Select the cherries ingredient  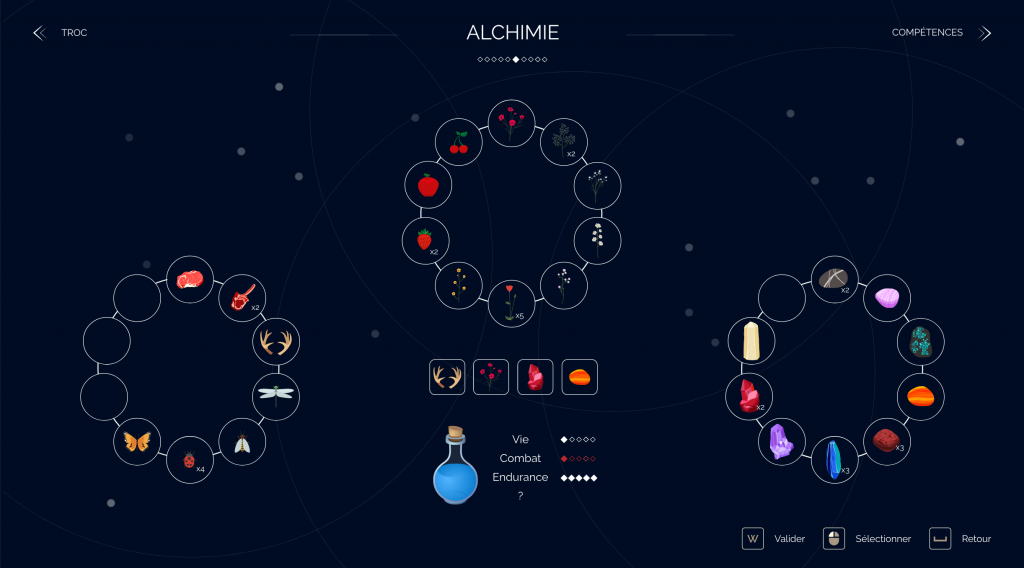[459, 143]
